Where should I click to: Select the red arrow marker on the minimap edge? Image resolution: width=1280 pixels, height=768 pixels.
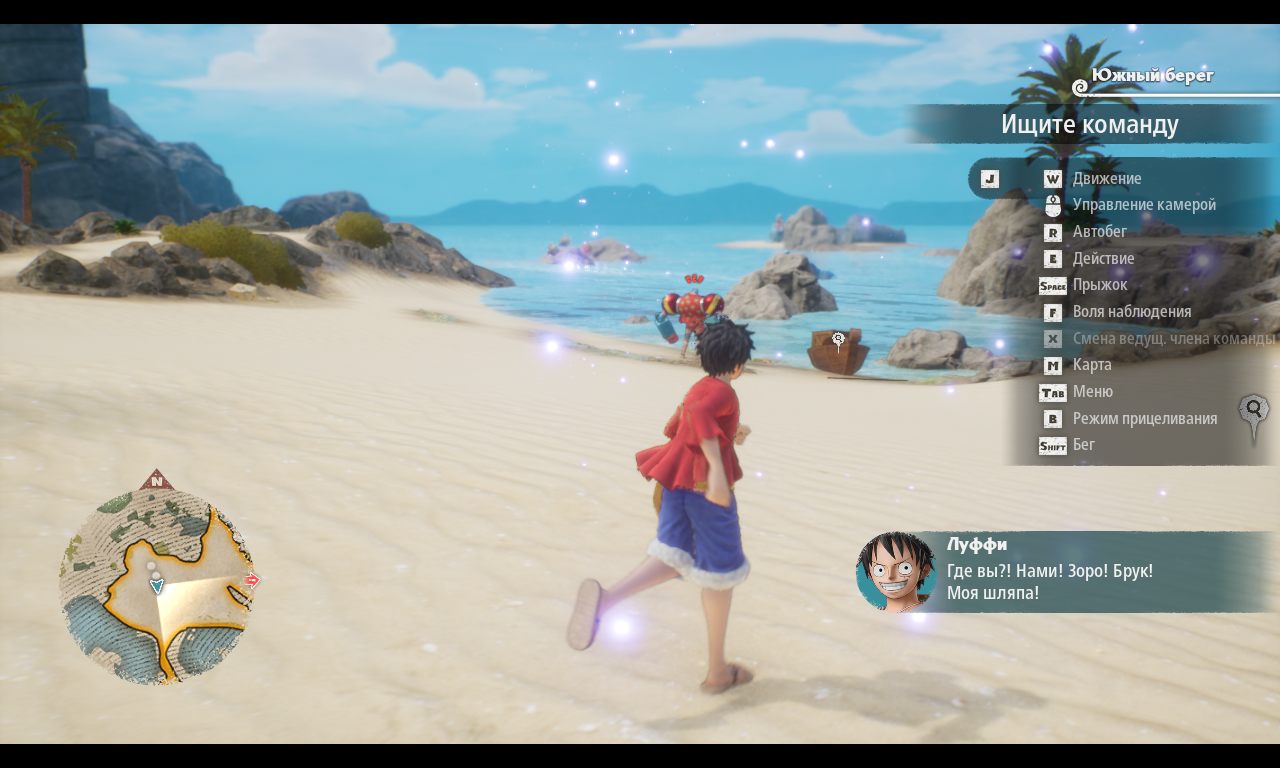pyautogui.click(x=252, y=580)
